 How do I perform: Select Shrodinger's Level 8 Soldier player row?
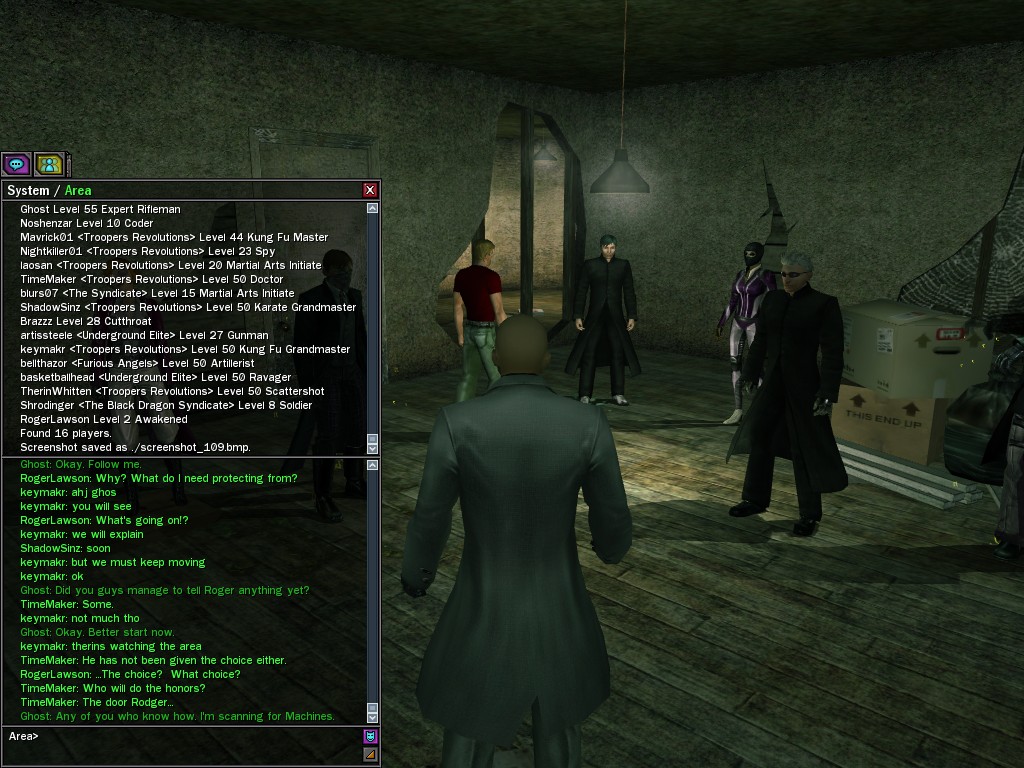[x=166, y=405]
